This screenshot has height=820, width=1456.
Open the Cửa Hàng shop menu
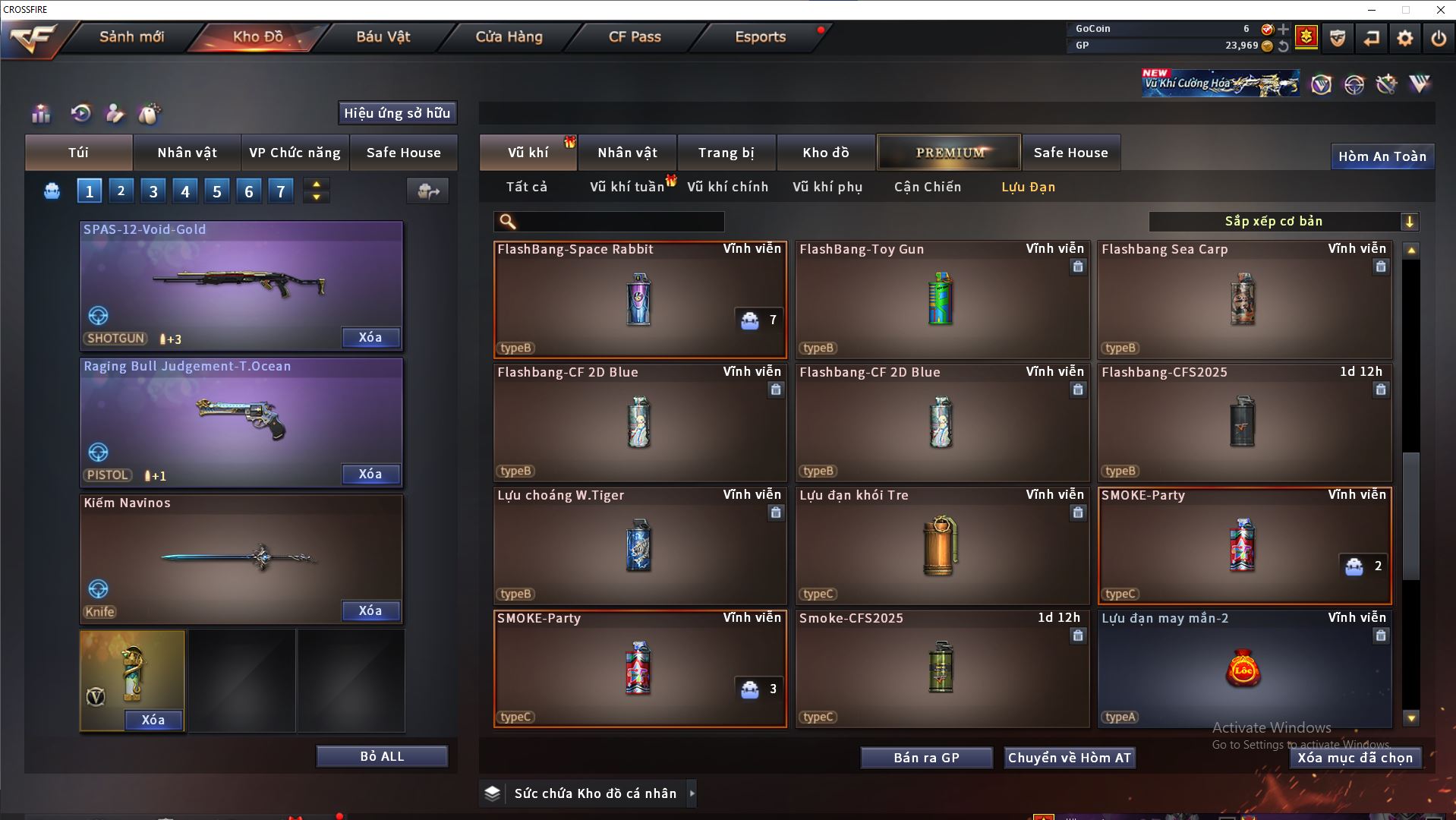[x=509, y=36]
